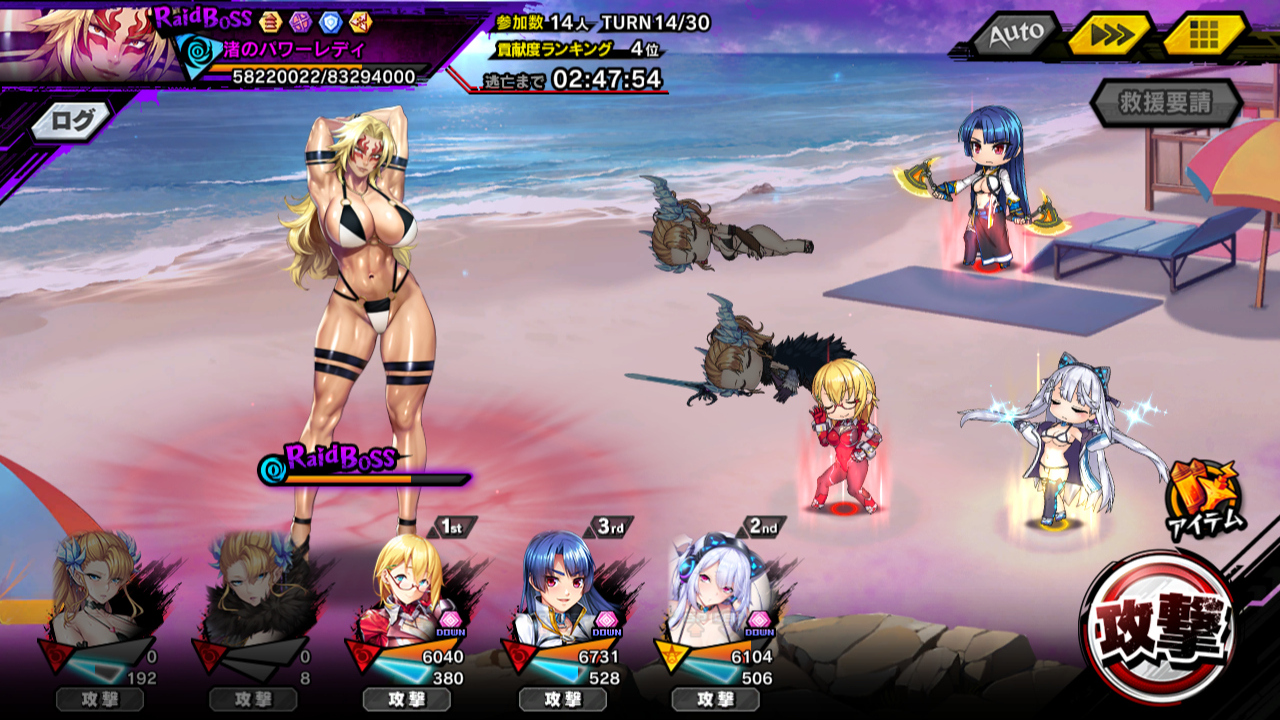1280x720 pixels.
Task: Click 攻撃 under the blue-haired girl
Action: (562, 700)
